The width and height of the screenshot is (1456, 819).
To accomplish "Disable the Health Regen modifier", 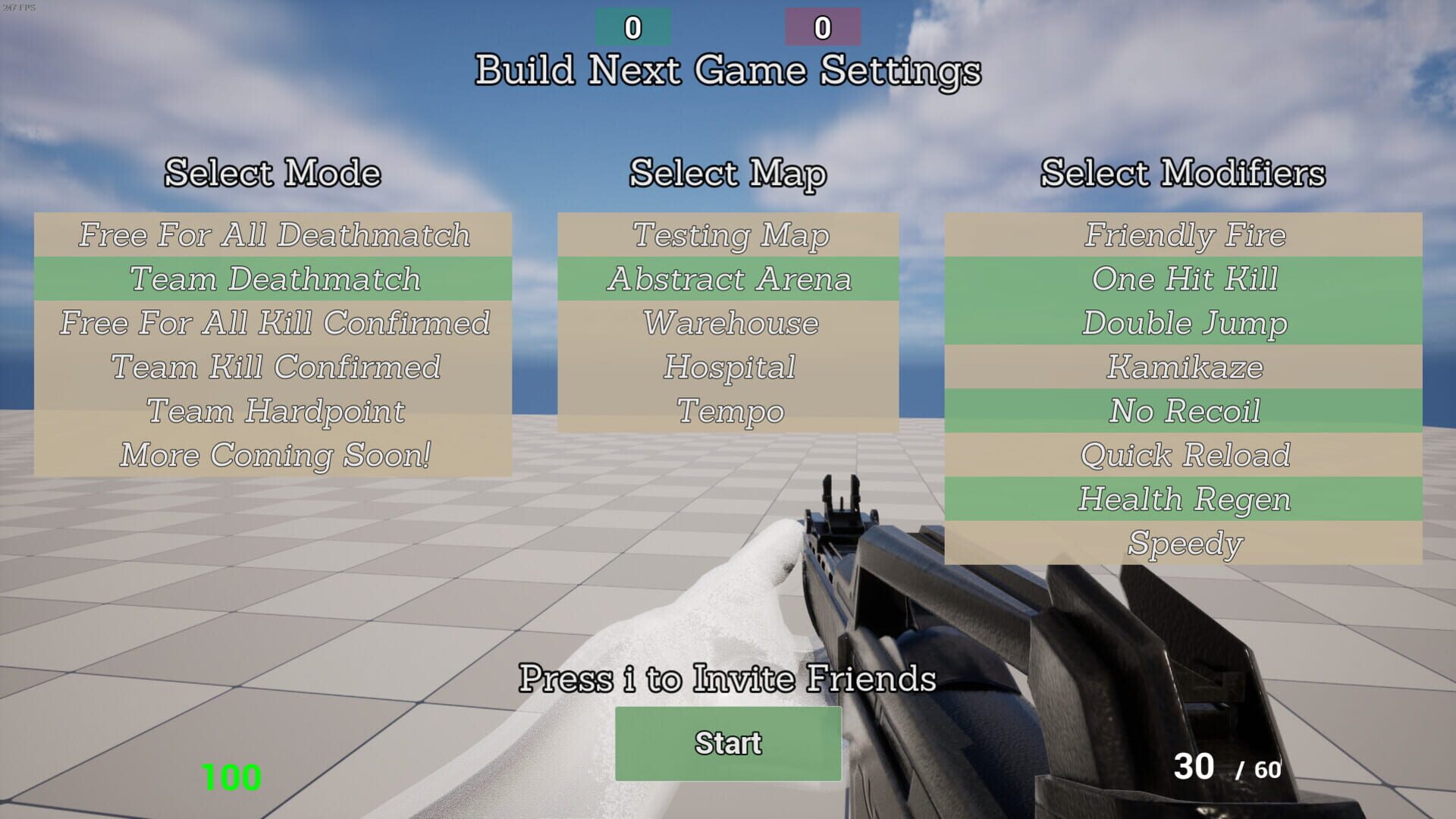I will click(1183, 499).
